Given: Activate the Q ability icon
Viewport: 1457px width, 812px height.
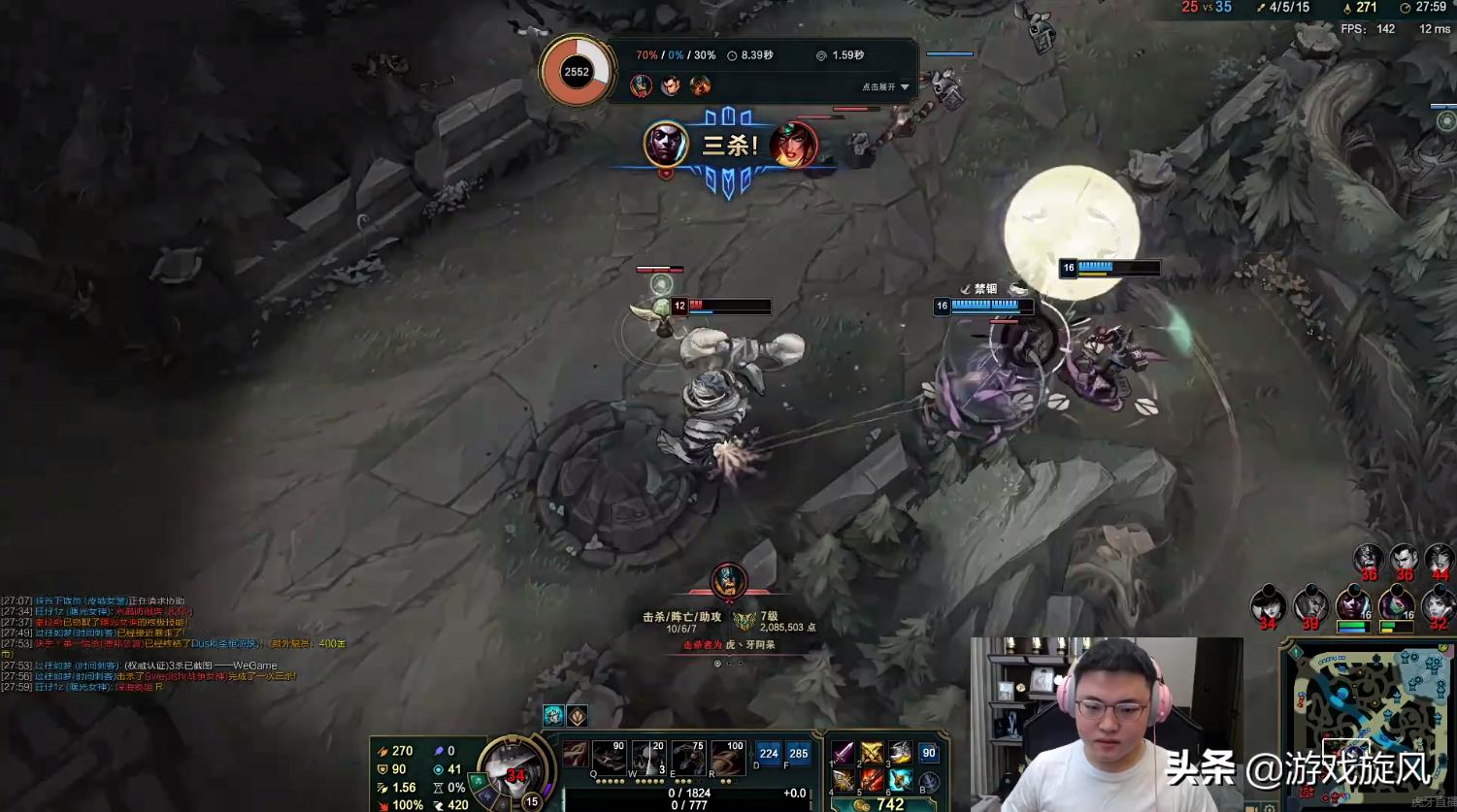Looking at the screenshot, I should pyautogui.click(x=610, y=758).
